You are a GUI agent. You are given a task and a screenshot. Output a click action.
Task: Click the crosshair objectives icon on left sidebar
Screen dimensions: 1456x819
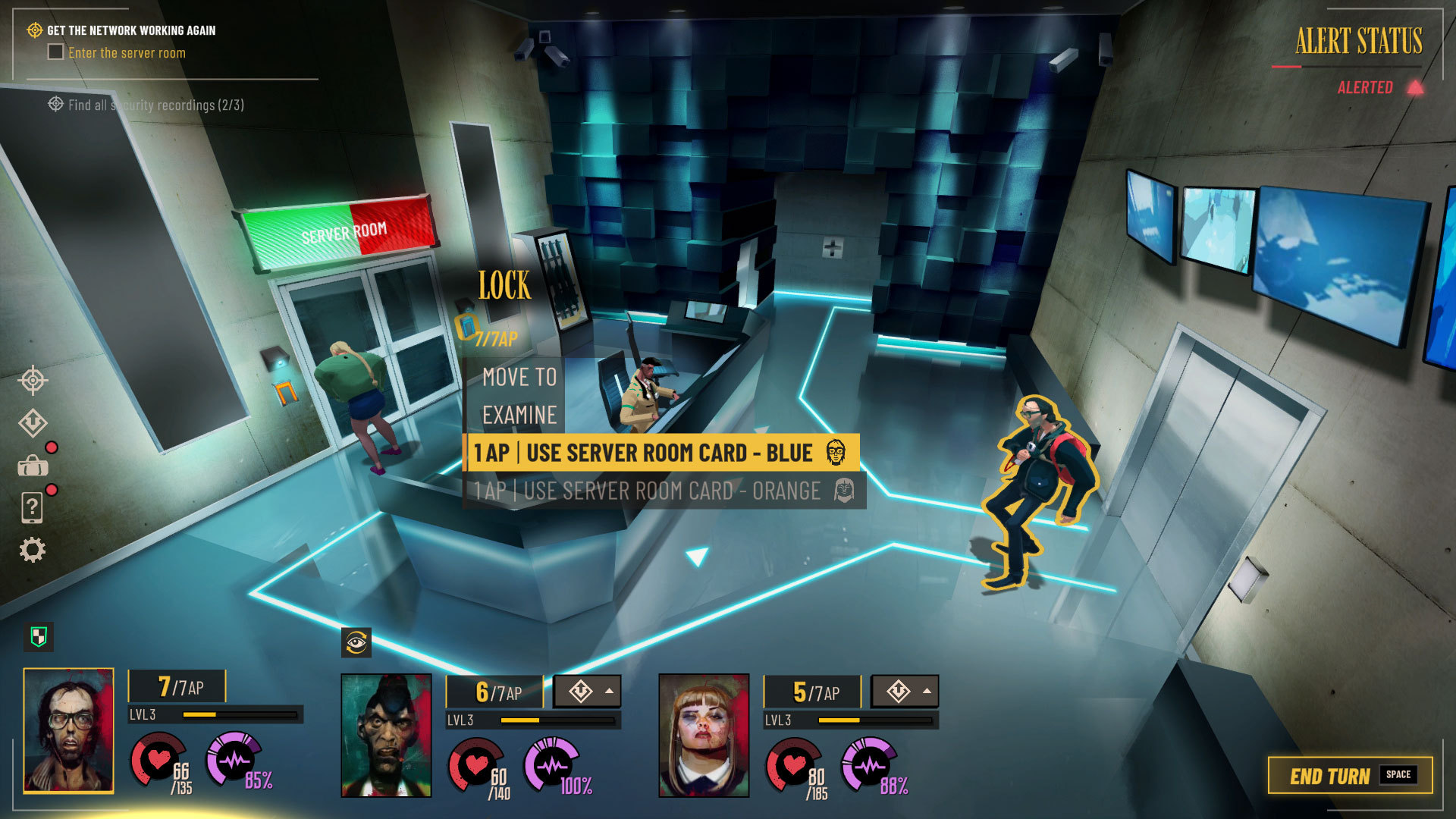pos(33,381)
